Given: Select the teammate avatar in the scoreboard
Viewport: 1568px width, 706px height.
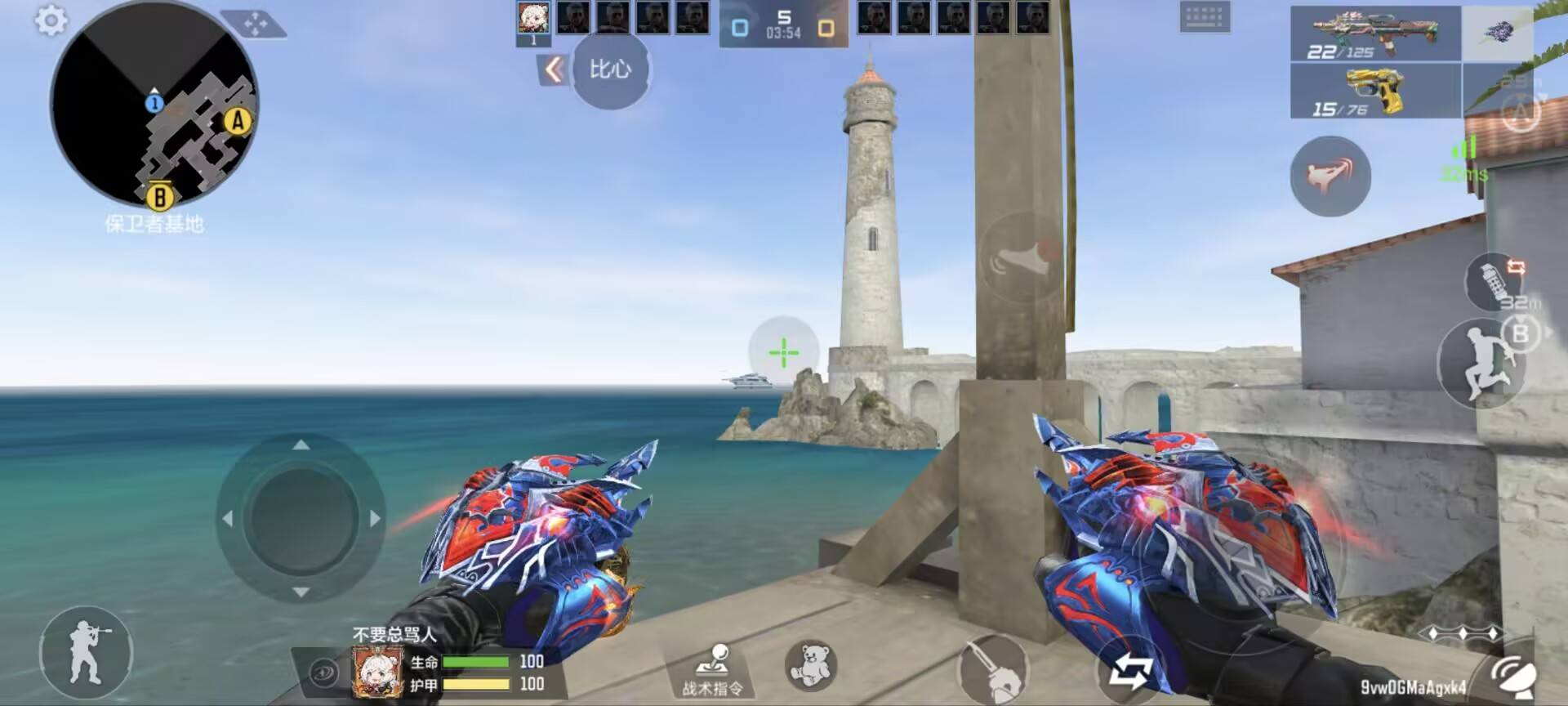Looking at the screenshot, I should tap(533, 19).
